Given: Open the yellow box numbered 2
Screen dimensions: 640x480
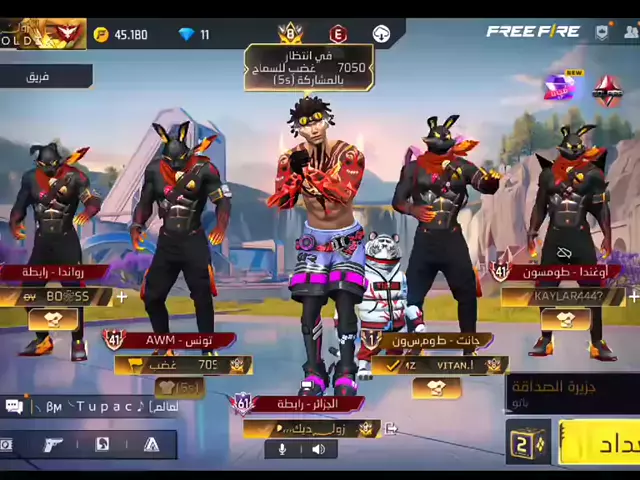Looking at the screenshot, I should coord(527,443).
